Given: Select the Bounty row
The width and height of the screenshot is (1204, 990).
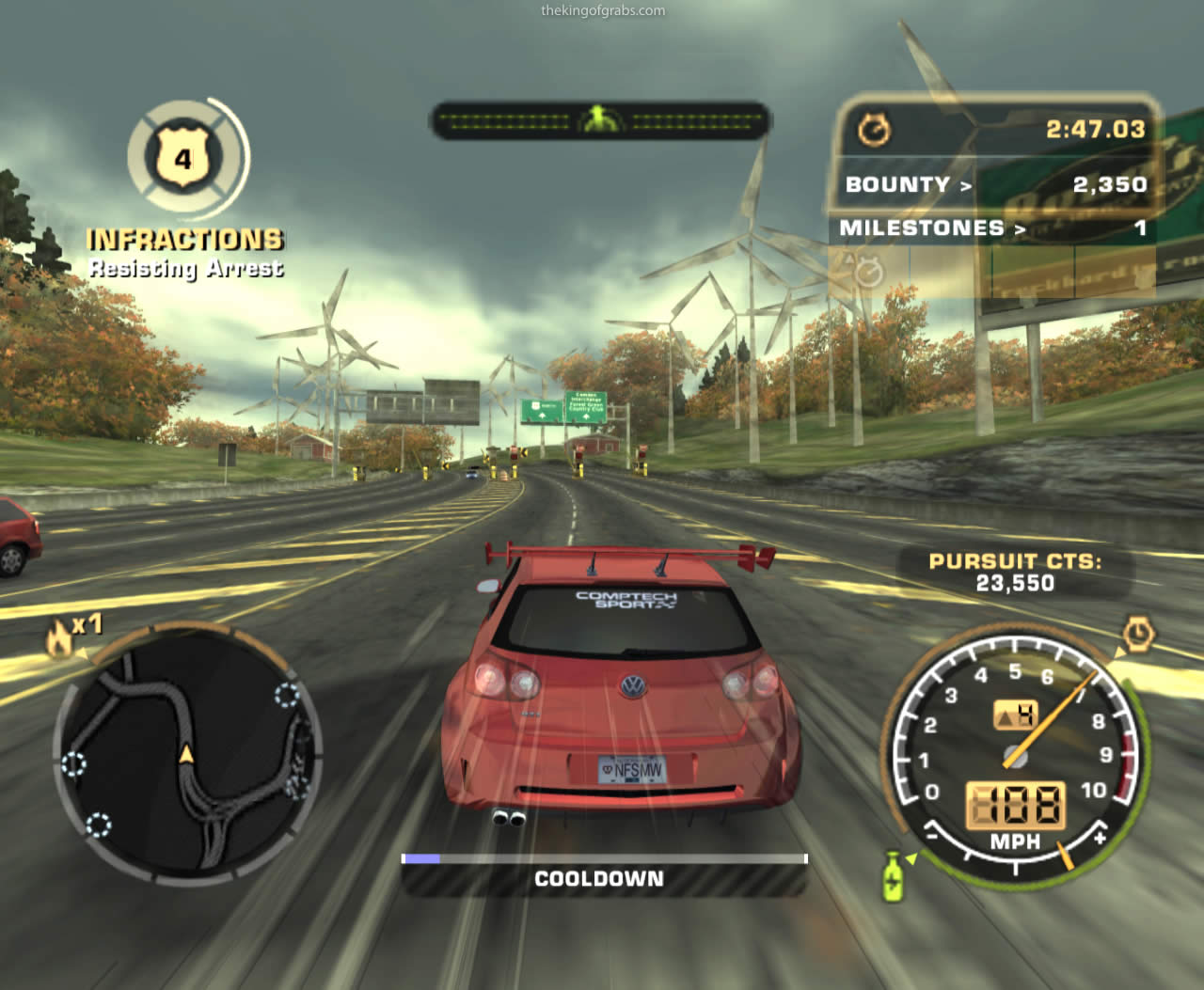Looking at the screenshot, I should click(x=992, y=184).
